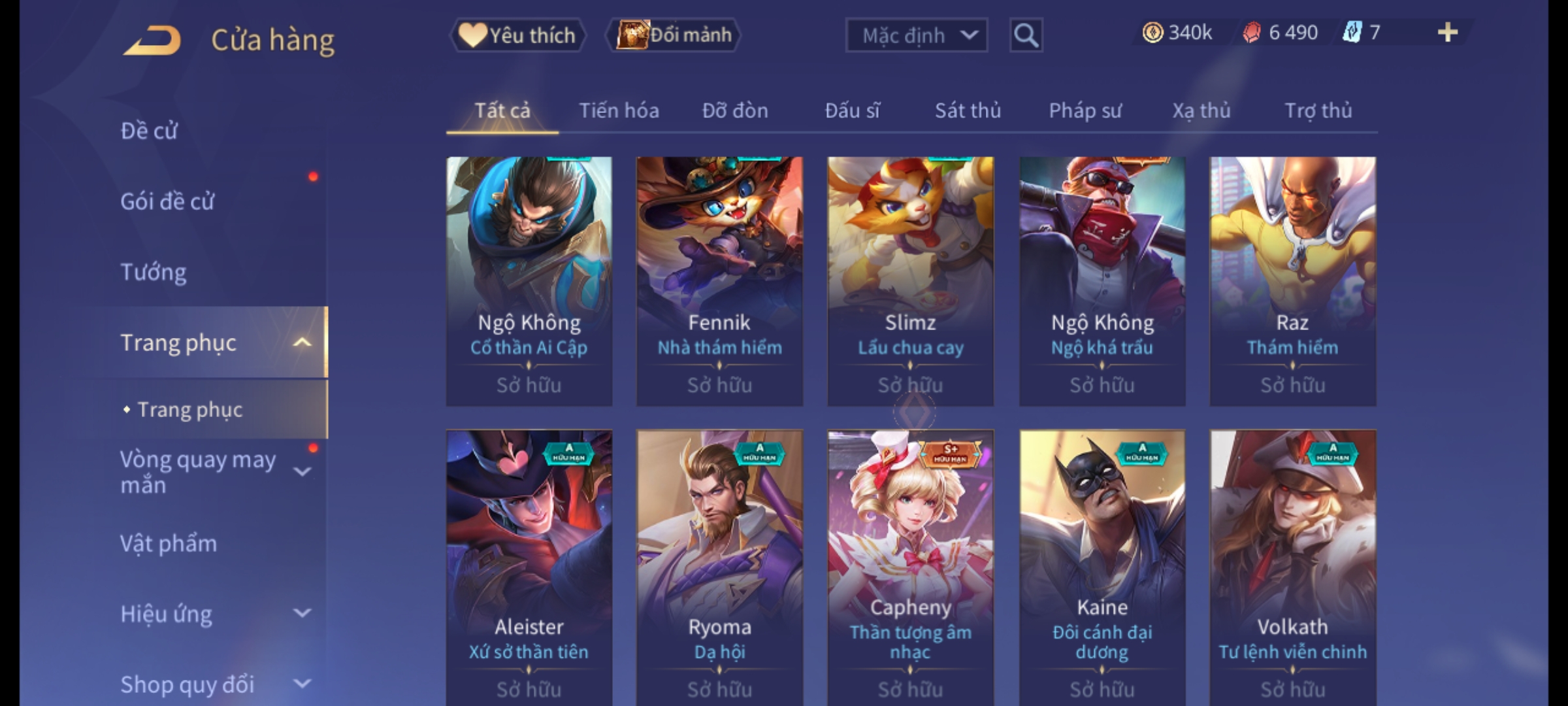Viewport: 1568px width, 706px height.
Task: Open the Mặc định sort dropdown
Action: 916,35
